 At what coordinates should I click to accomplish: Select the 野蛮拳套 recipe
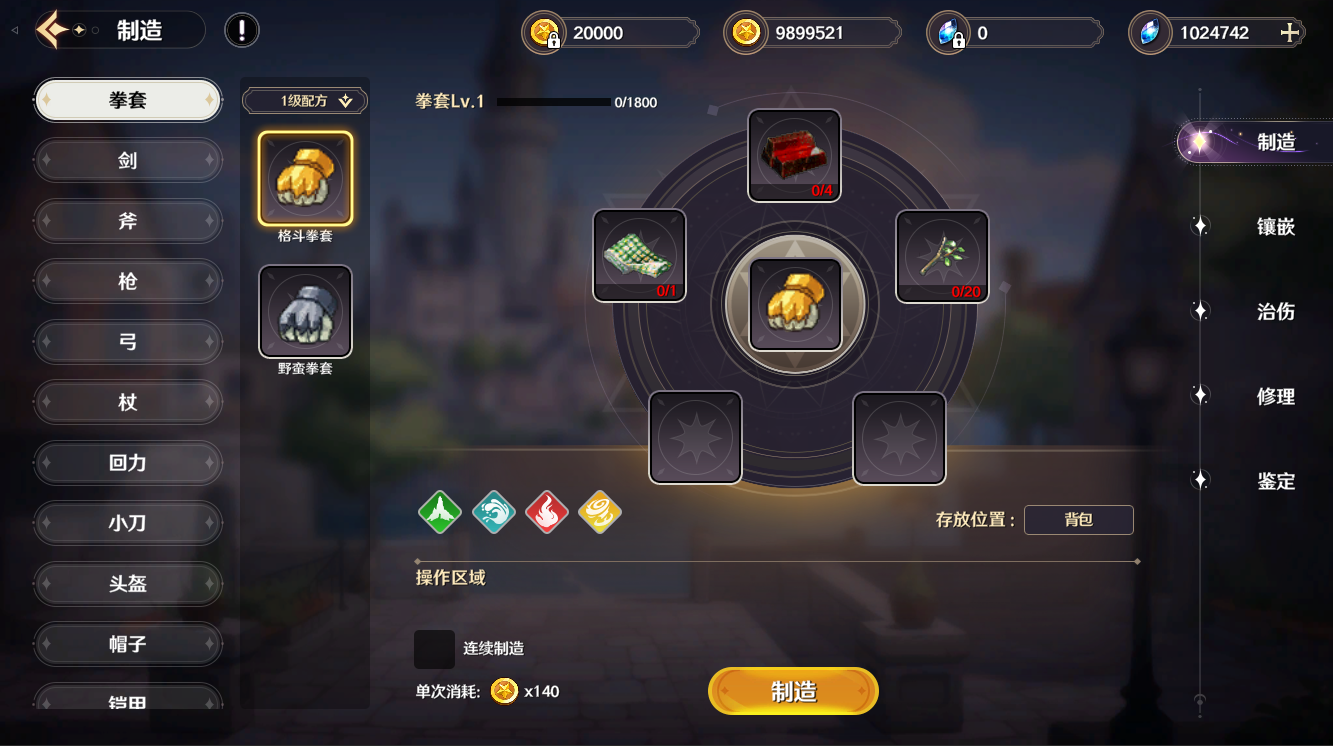pyautogui.click(x=305, y=312)
